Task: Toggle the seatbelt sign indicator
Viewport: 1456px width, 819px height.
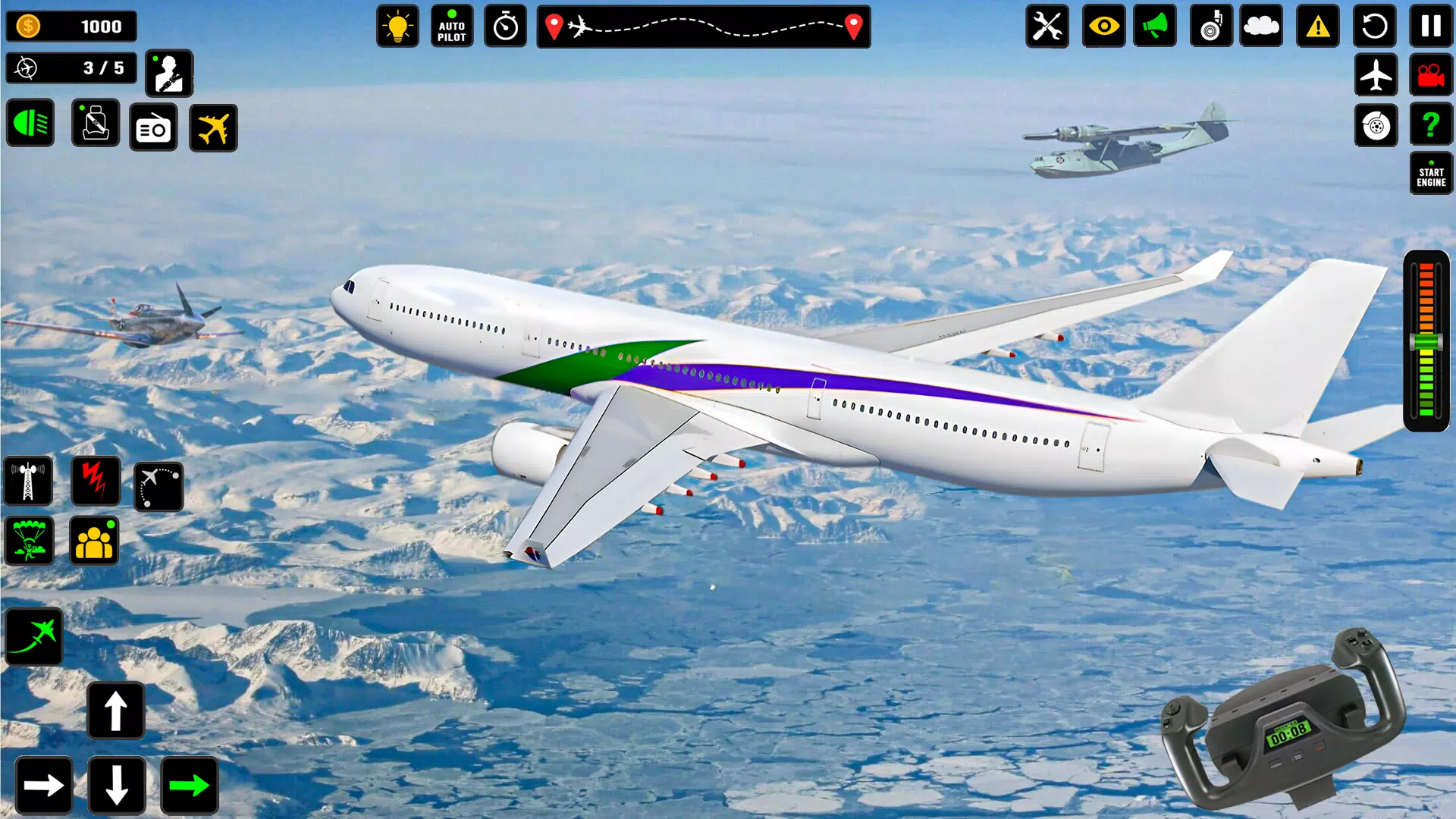Action: pyautogui.click(x=96, y=123)
